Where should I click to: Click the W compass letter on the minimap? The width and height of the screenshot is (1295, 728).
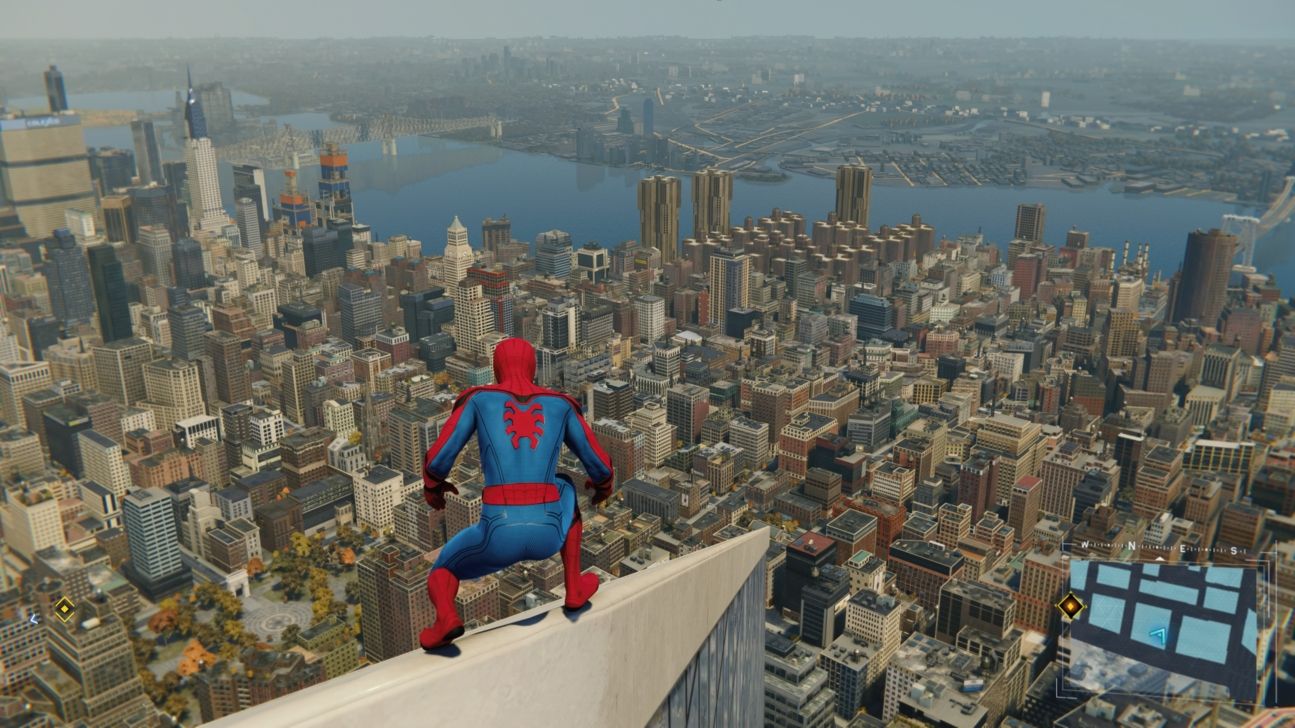click(1084, 544)
